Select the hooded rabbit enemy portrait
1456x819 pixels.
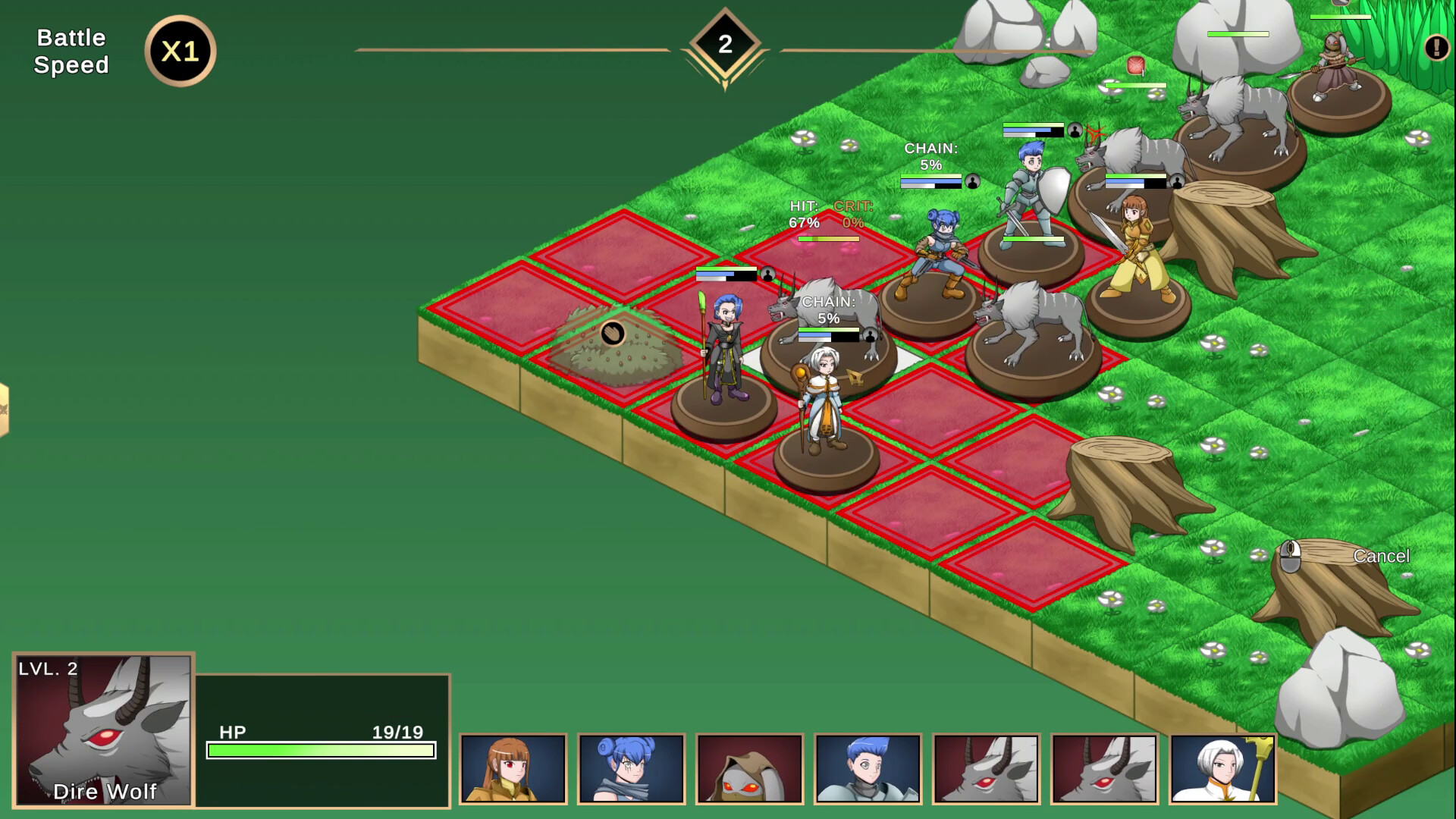coord(749,768)
